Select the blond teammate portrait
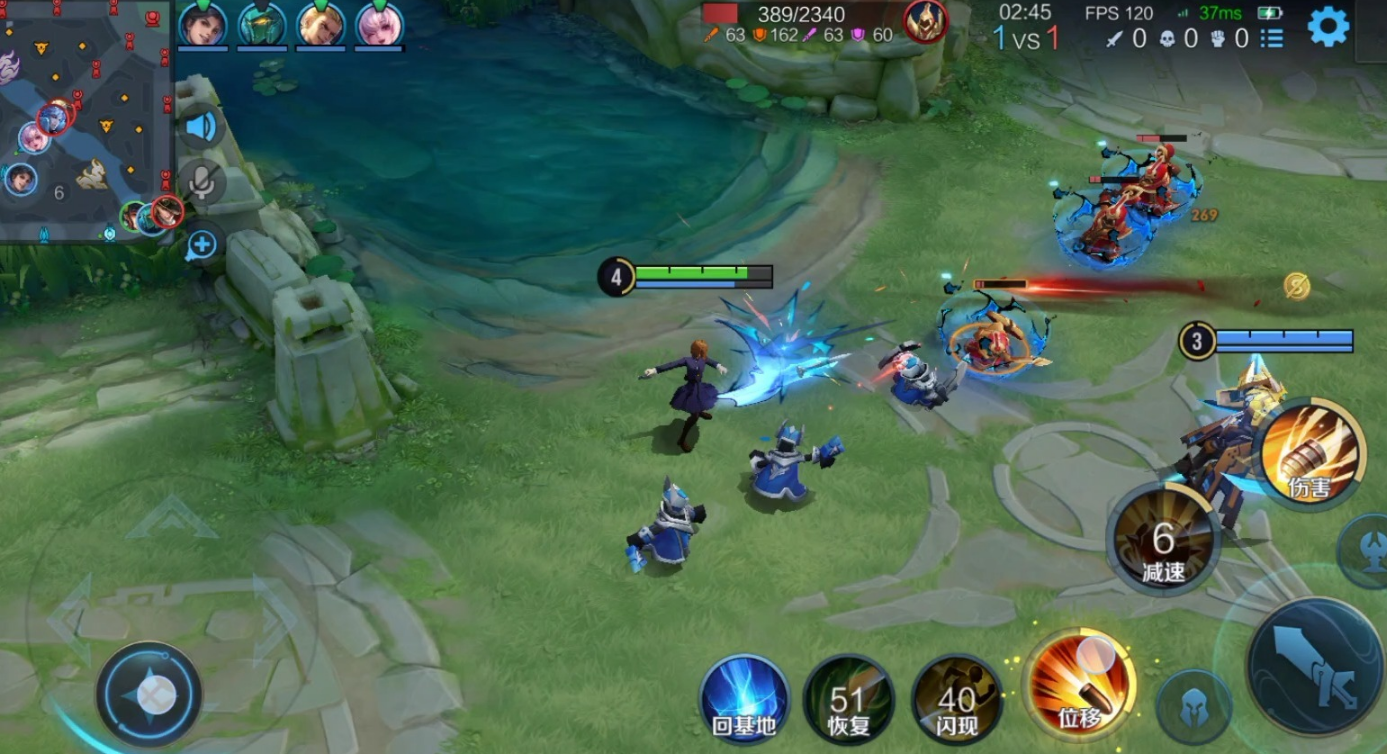The image size is (1387, 754). click(x=321, y=25)
